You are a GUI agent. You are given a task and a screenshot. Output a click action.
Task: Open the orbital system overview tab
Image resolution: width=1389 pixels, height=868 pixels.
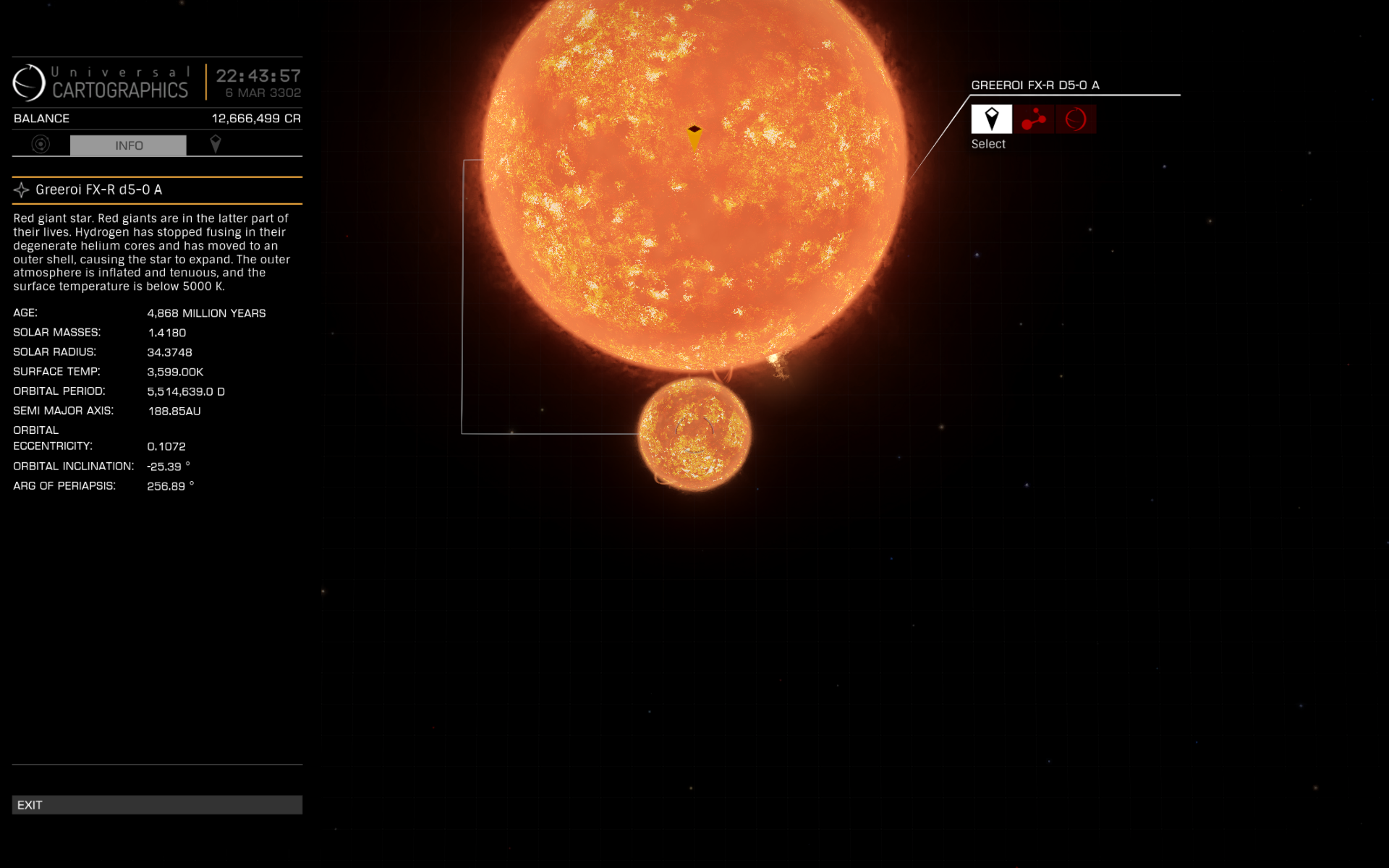coord(41,145)
